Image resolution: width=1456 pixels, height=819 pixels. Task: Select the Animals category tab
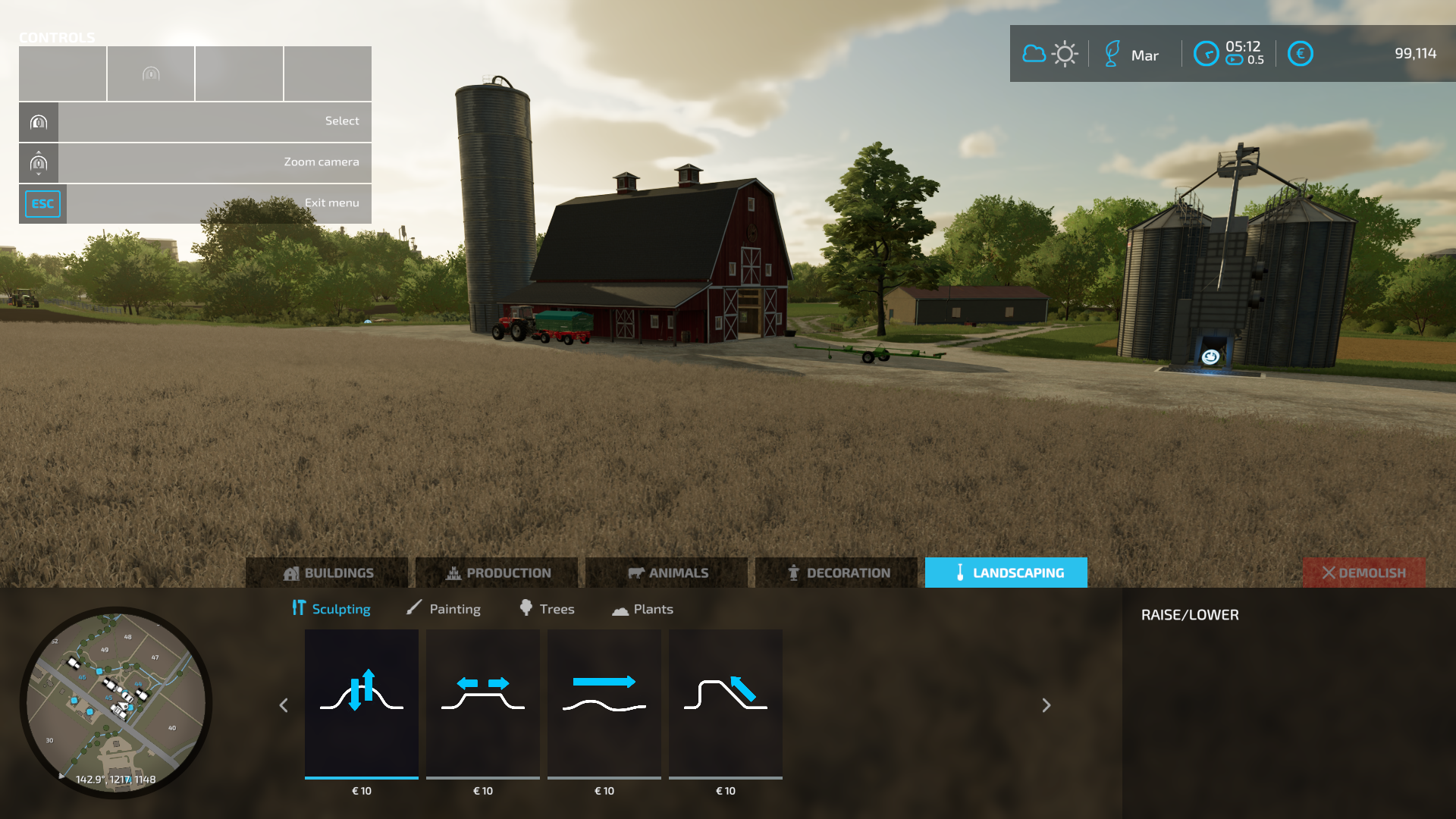click(667, 573)
